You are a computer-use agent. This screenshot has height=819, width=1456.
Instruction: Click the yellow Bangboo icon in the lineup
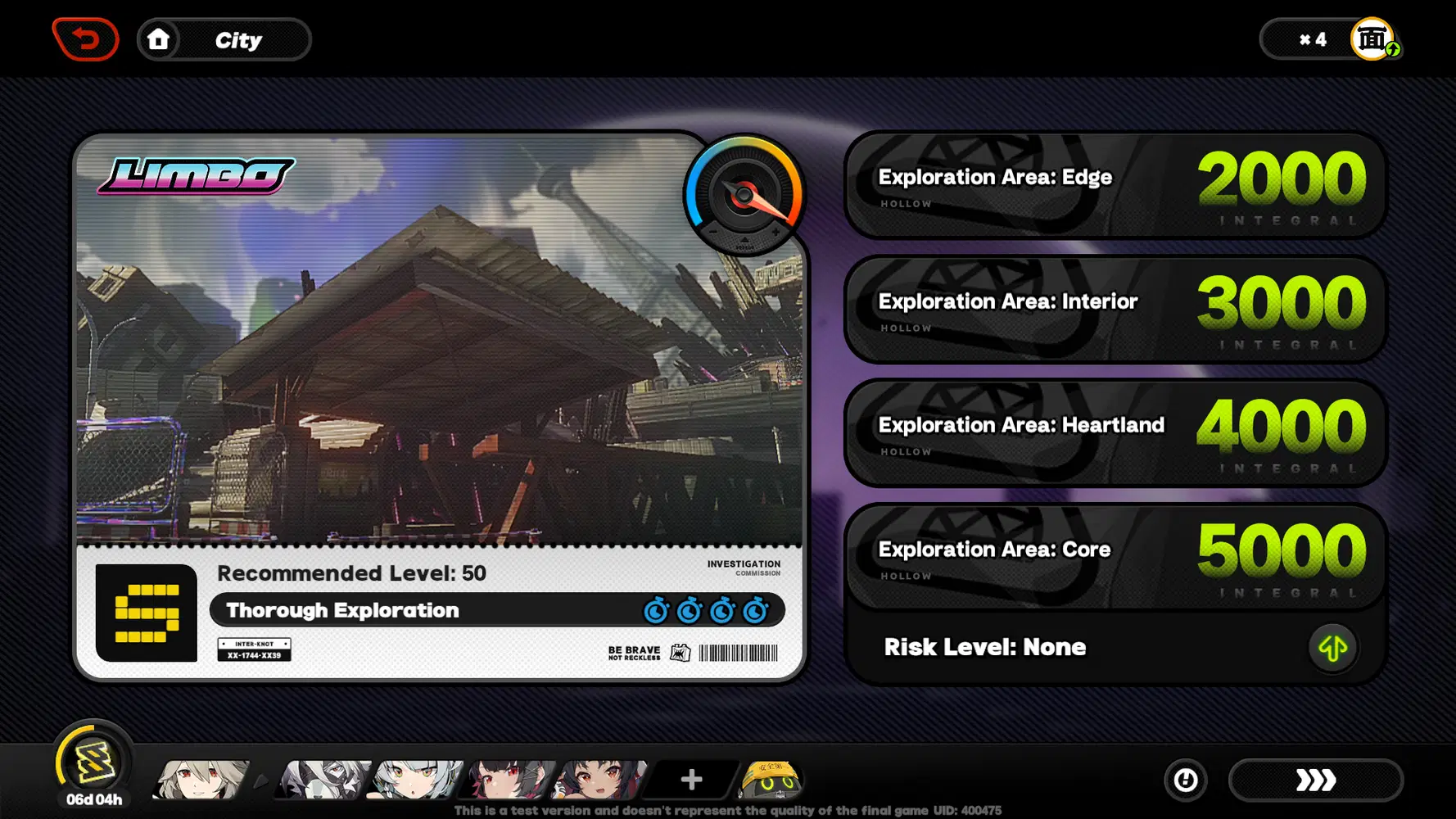pyautogui.click(x=771, y=781)
